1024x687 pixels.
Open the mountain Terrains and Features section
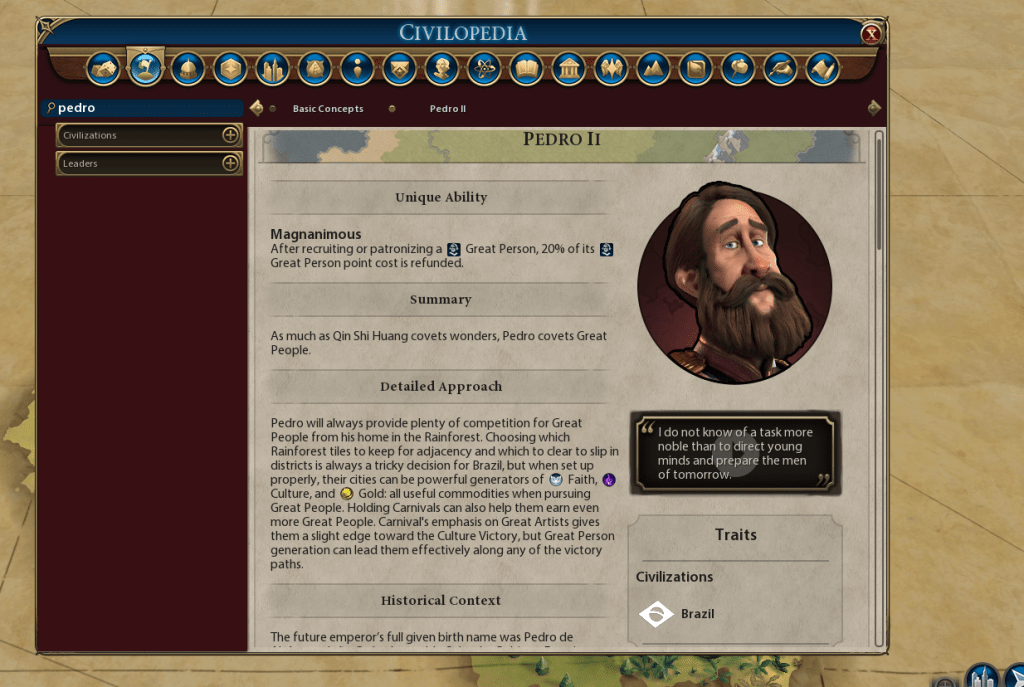[652, 69]
